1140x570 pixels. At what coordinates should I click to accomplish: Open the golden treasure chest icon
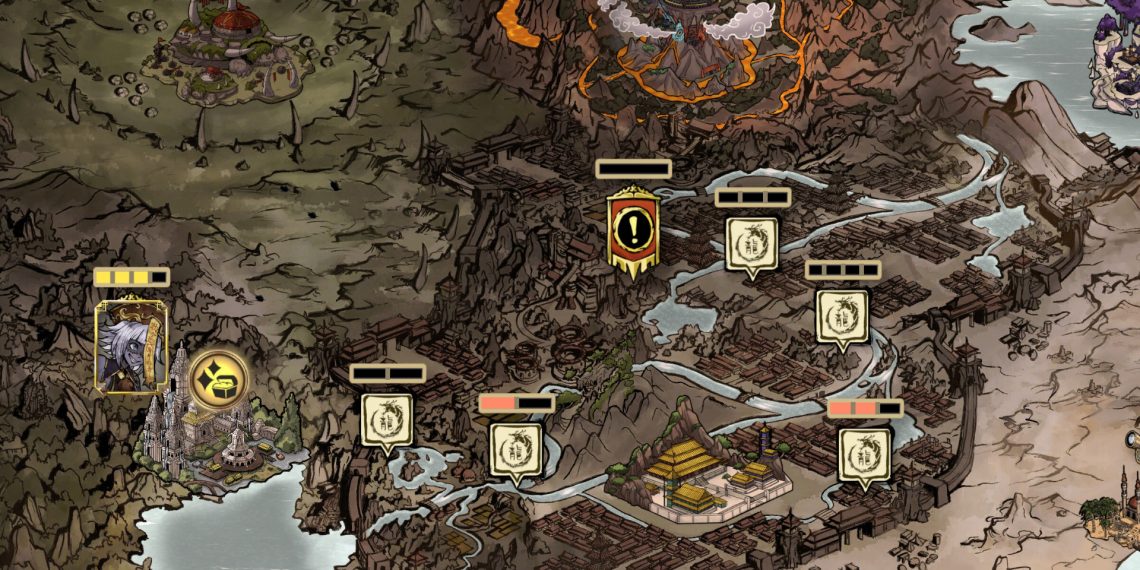[219, 379]
